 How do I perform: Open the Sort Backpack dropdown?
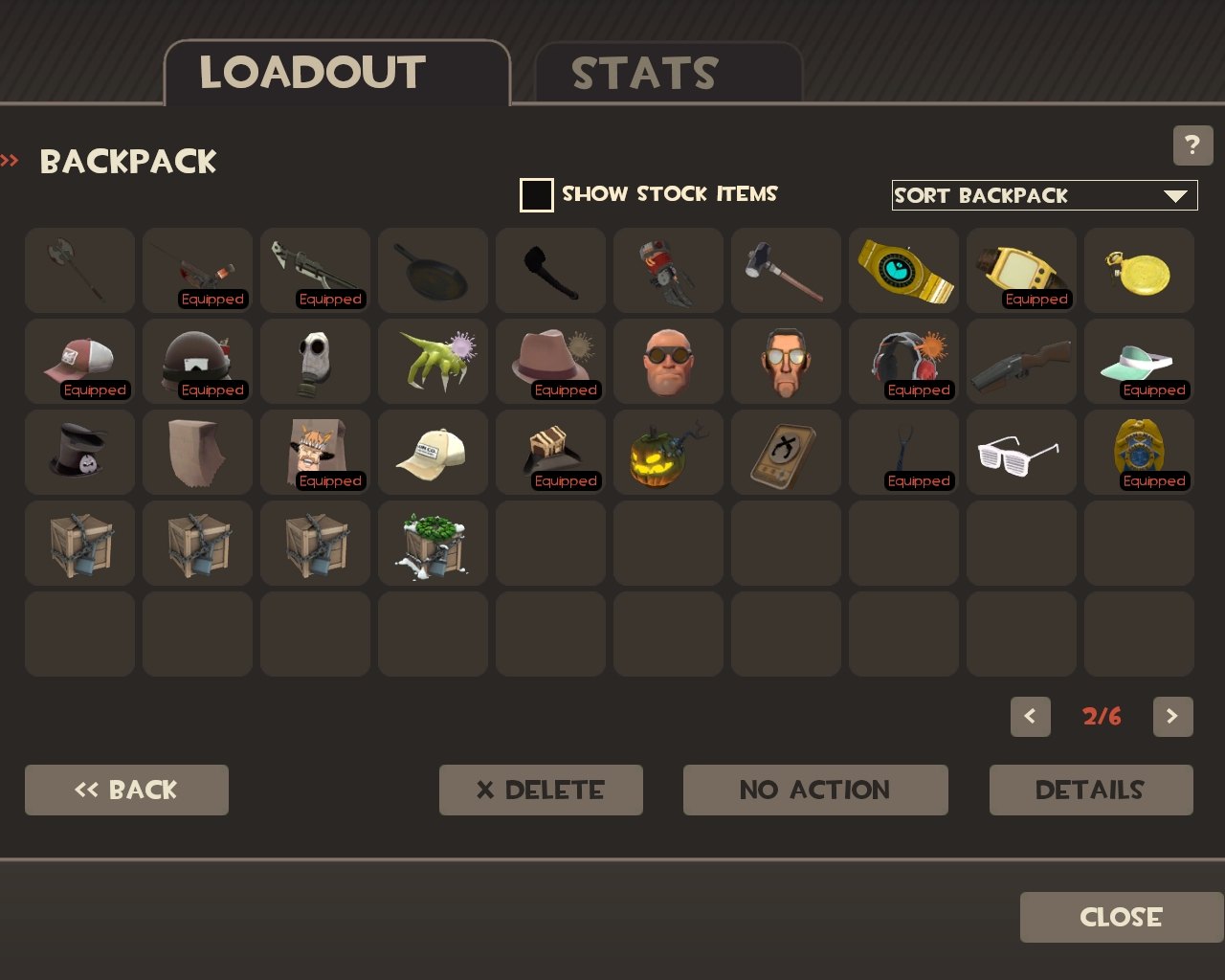(1044, 195)
